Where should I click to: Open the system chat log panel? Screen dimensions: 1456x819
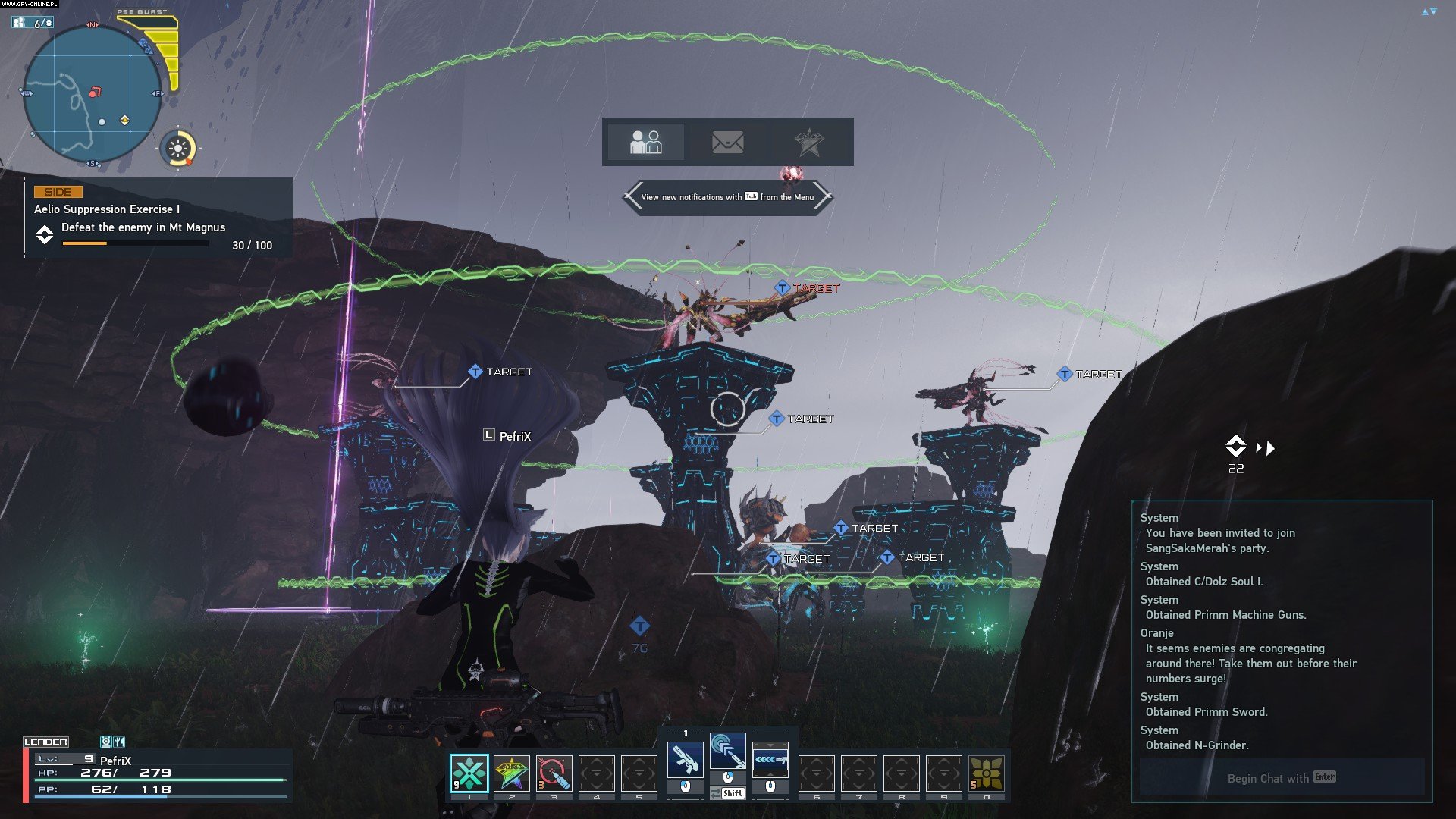tap(1282, 631)
